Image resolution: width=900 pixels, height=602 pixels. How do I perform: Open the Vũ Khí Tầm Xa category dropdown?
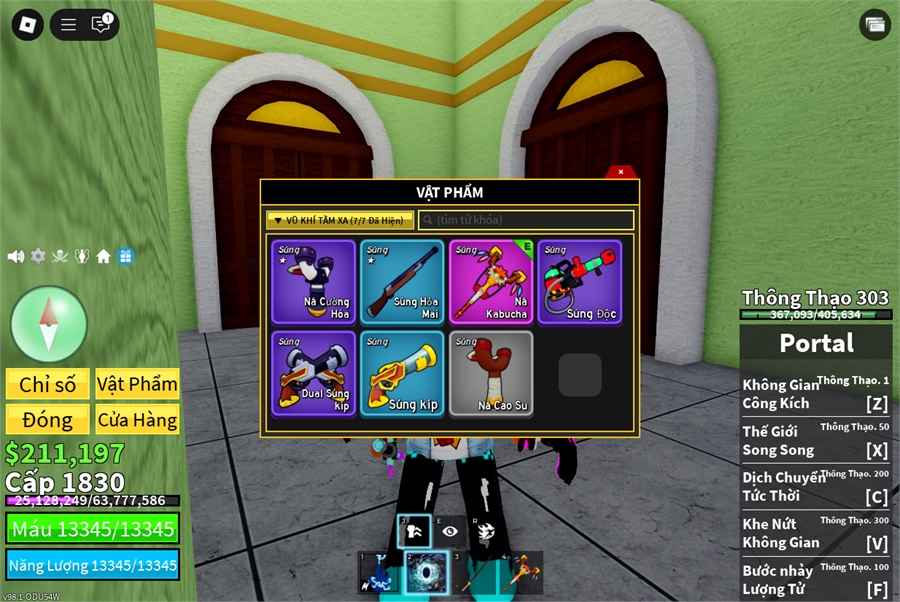point(340,220)
